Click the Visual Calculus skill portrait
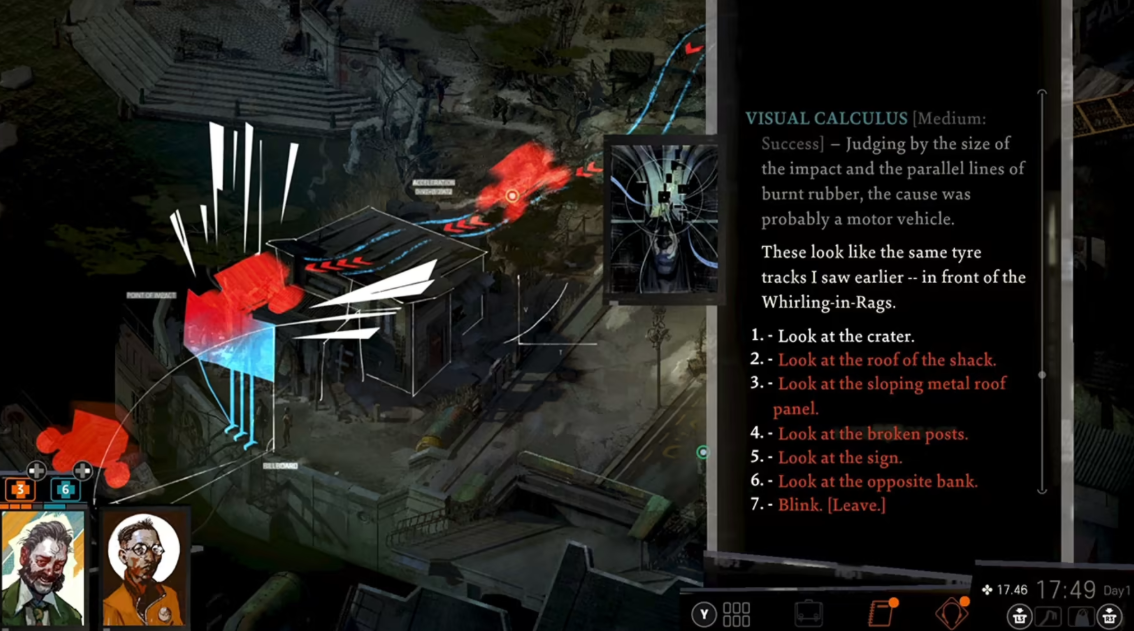The image size is (1134, 631). [x=663, y=218]
